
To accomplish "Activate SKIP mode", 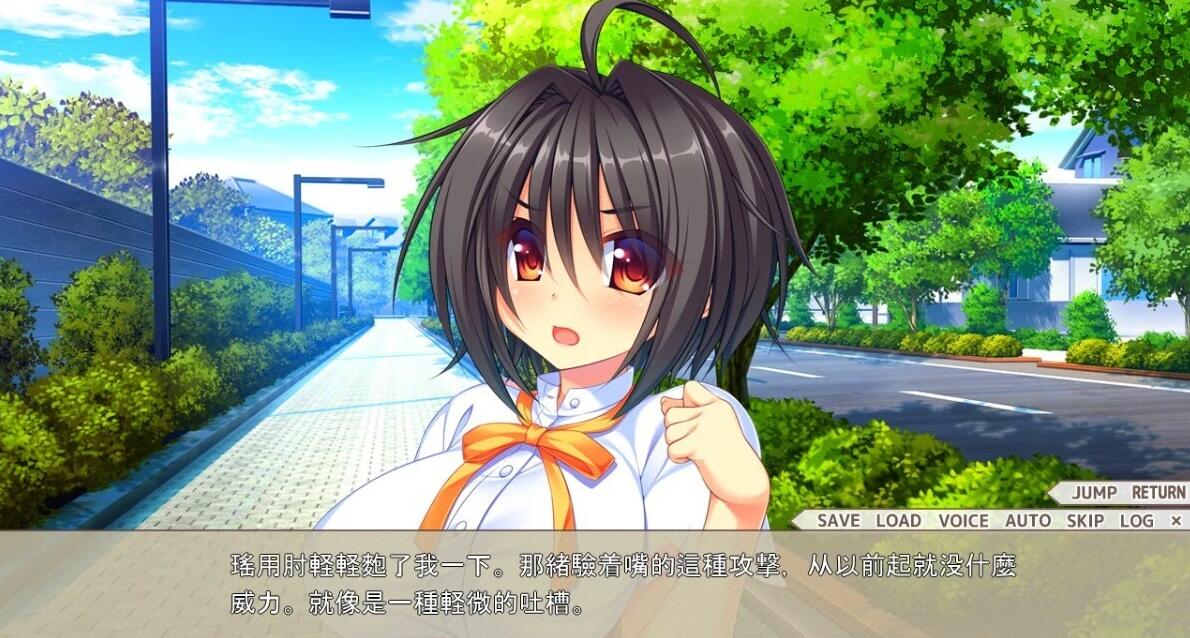I will coord(1085,520).
